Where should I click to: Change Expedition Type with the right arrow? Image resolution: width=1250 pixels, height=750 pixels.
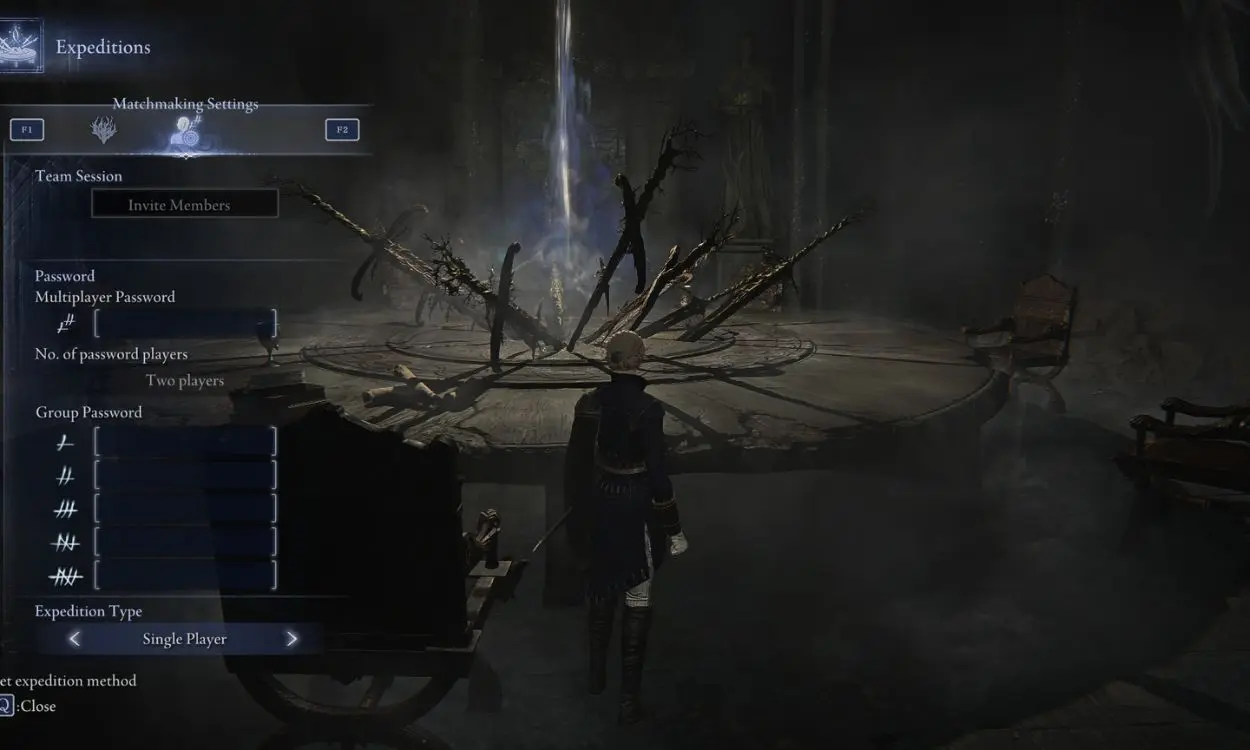(292, 639)
